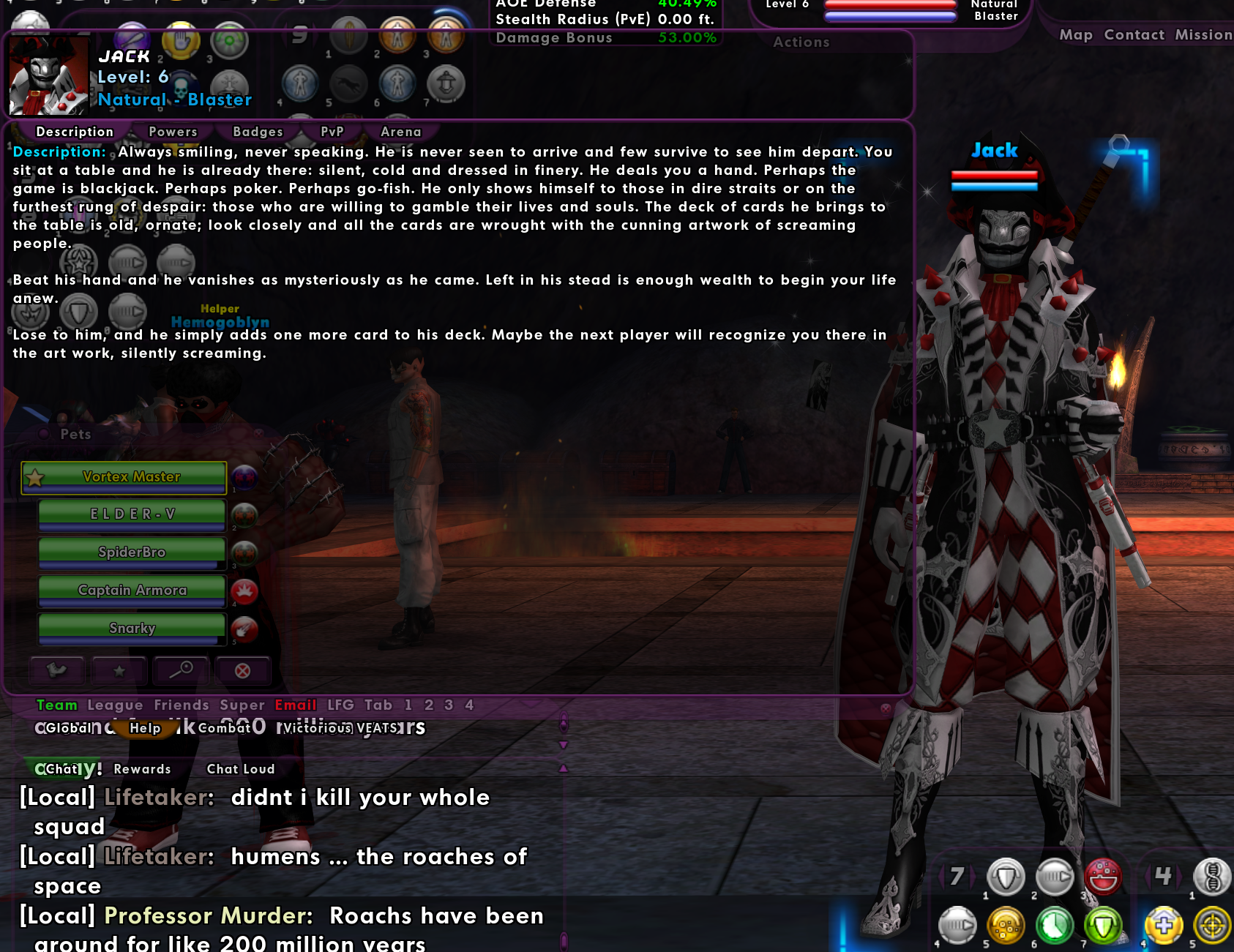Select SpiderBro in the pets list
Screen dimensions: 1234x952
click(x=132, y=552)
